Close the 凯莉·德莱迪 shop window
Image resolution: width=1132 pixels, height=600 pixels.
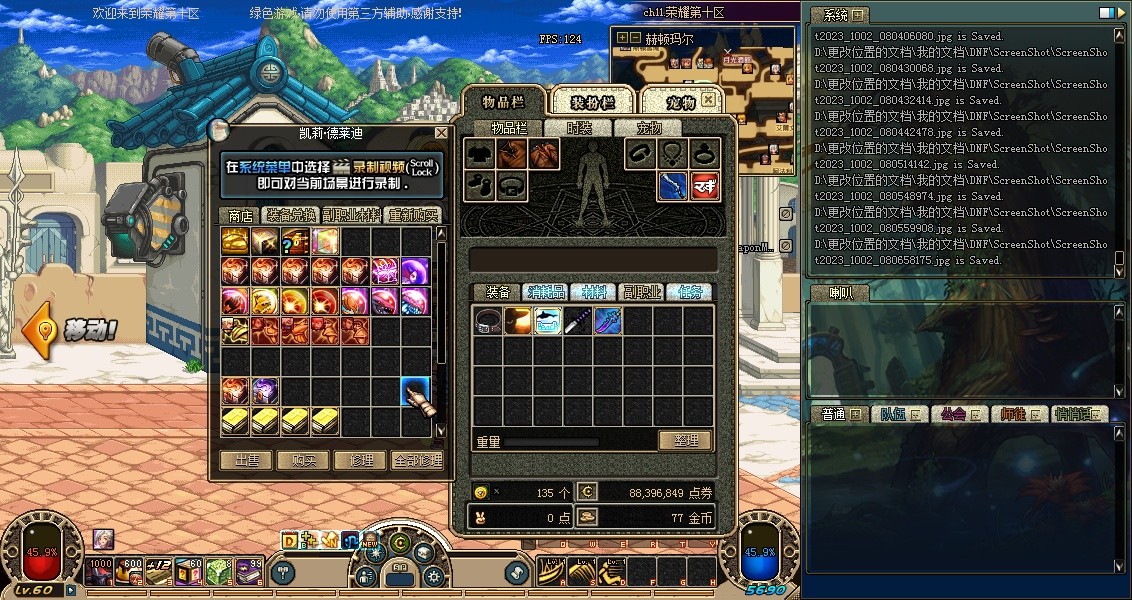tap(441, 133)
